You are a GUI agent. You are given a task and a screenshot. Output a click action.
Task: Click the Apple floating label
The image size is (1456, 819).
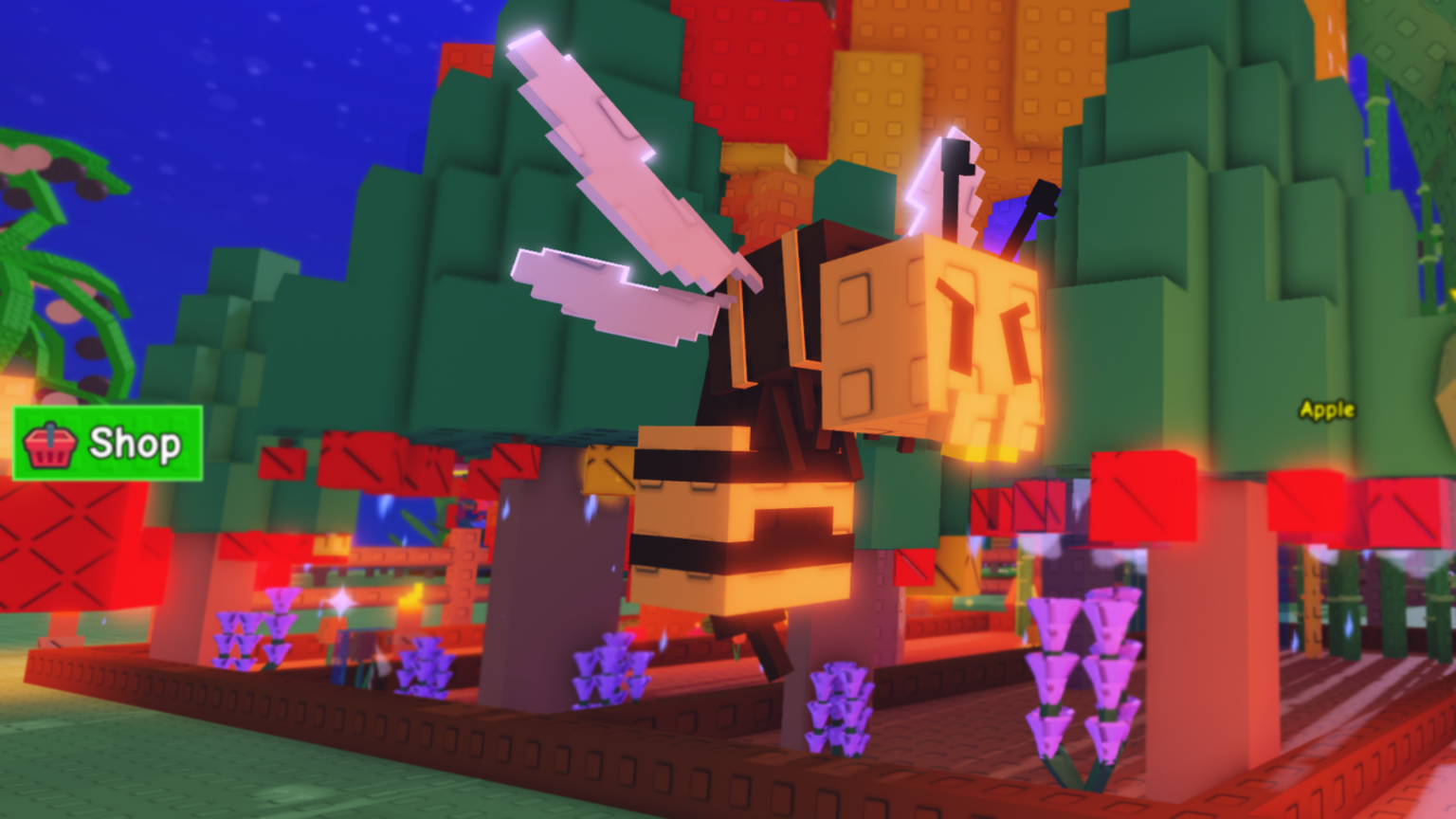1327,409
